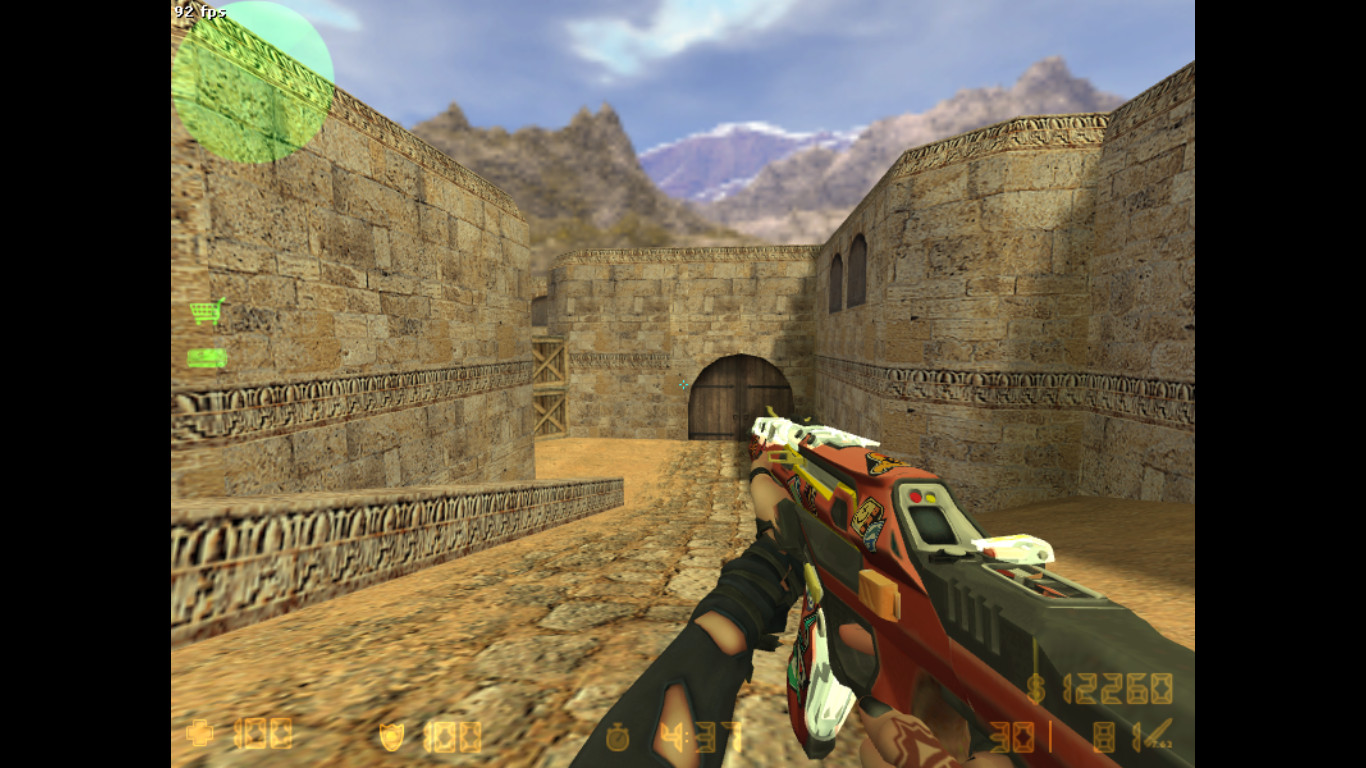
Task: Click the buy zone shopping cart icon
Action: [x=205, y=311]
